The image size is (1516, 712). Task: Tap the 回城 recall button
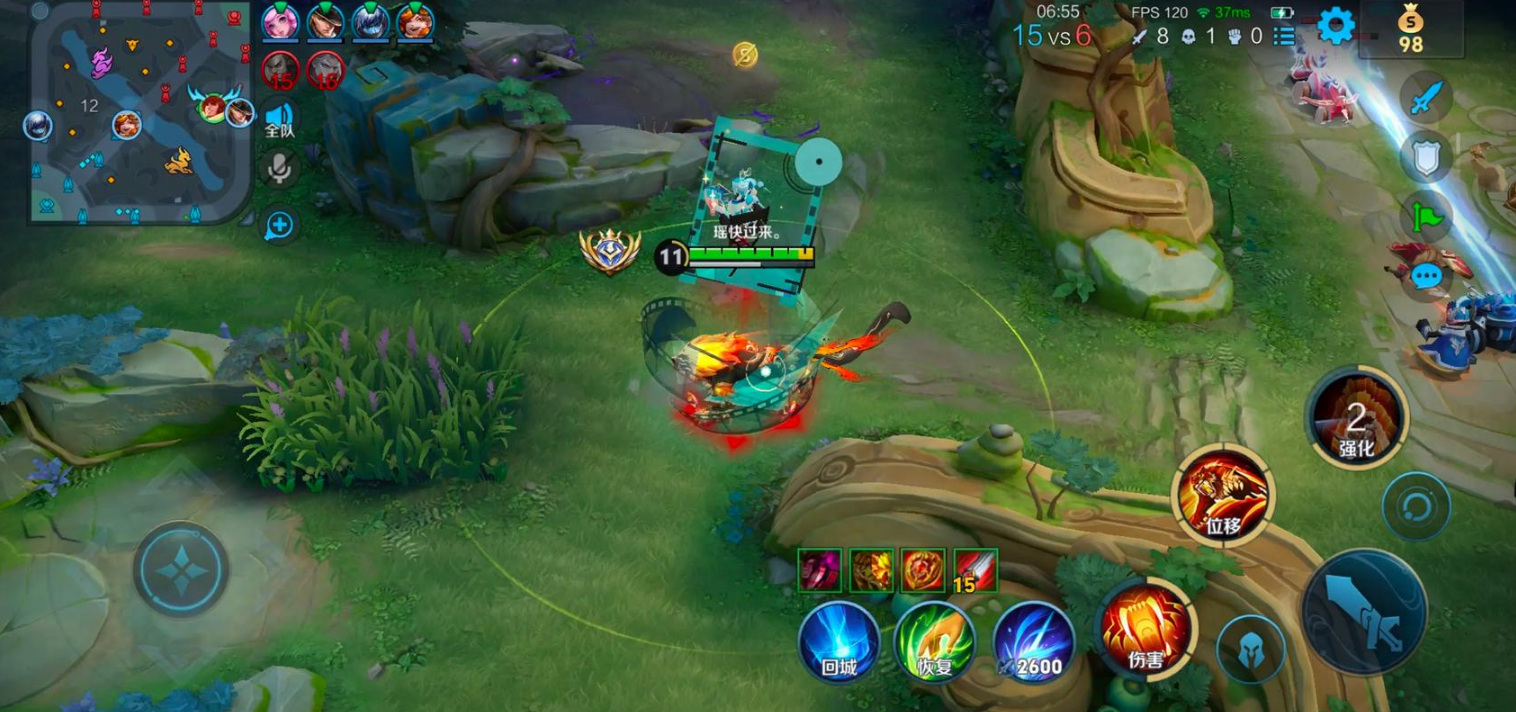839,642
